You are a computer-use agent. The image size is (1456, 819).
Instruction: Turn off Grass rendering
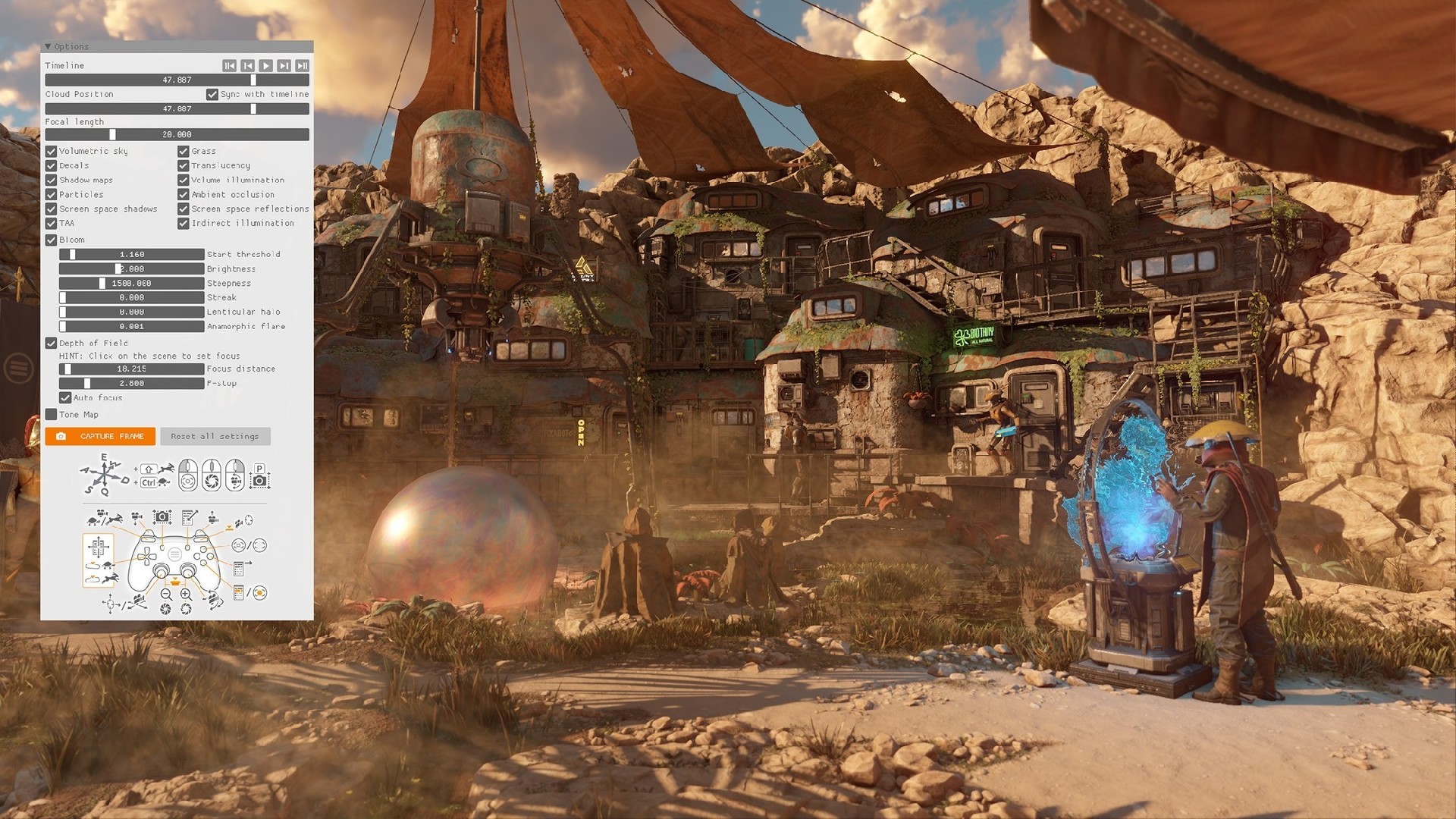click(184, 151)
